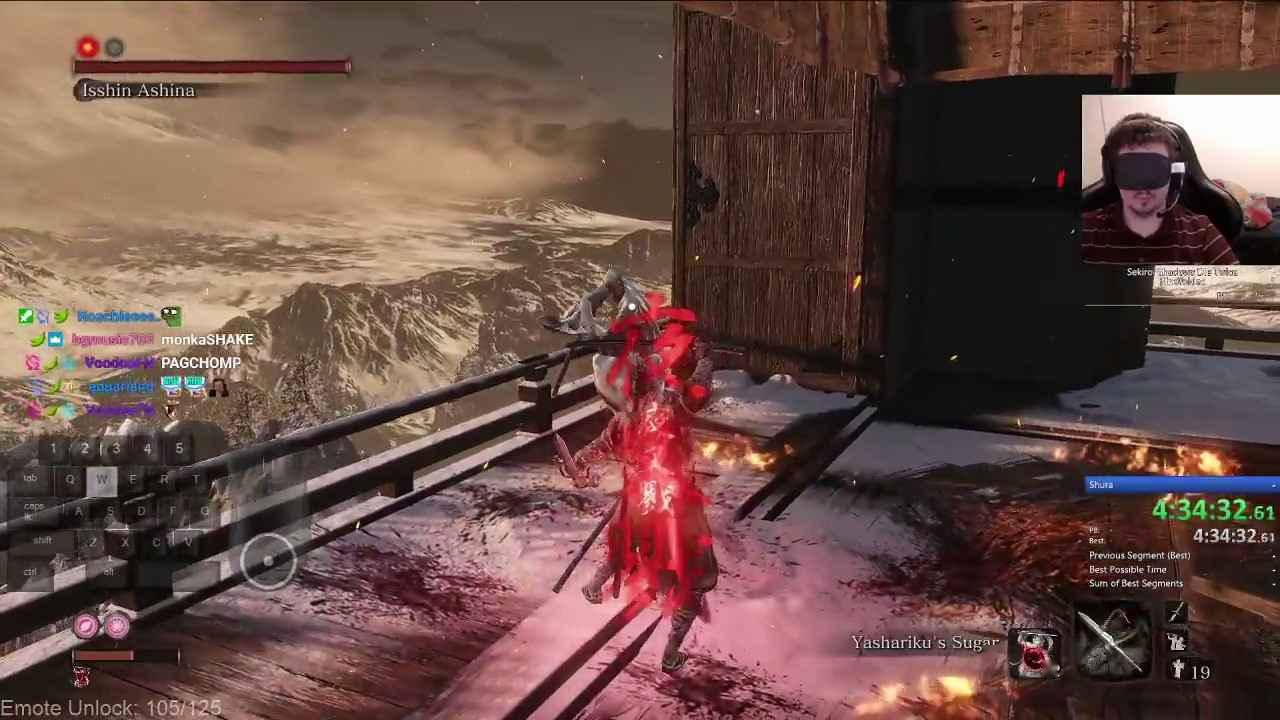Click the streamer webcam overlay
This screenshot has height=720, width=1280.
tap(1180, 180)
